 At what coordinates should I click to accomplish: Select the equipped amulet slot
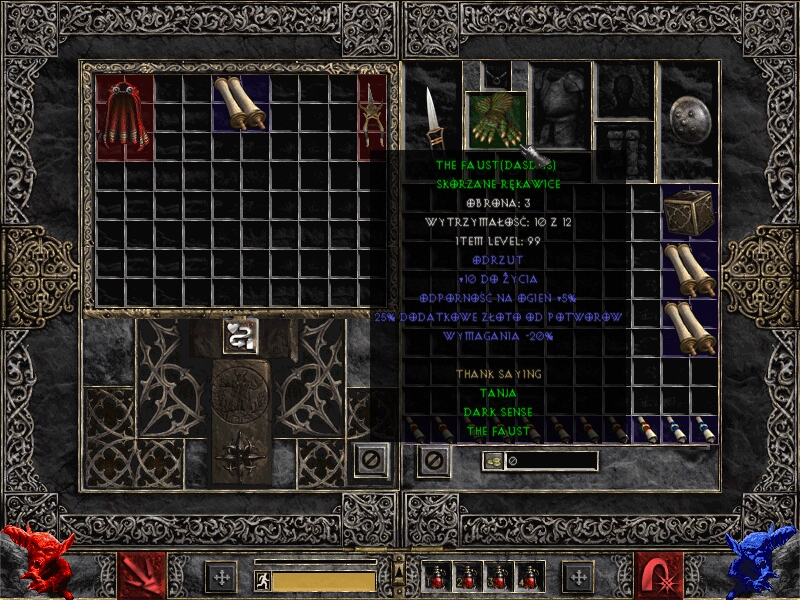click(495, 75)
